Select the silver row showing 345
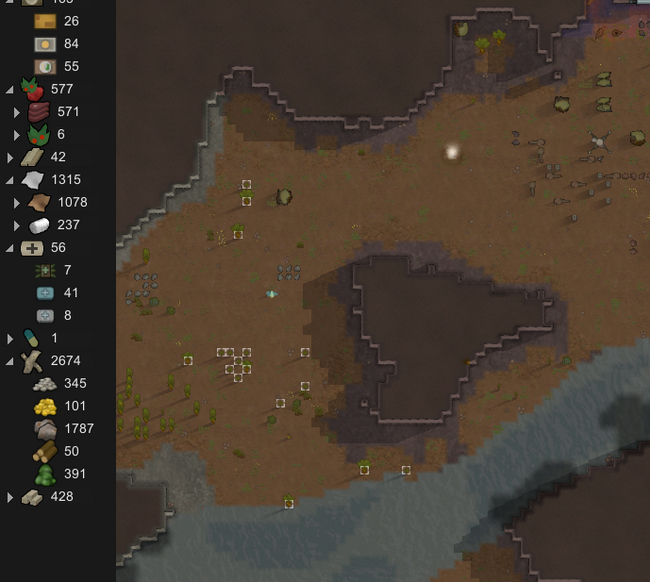This screenshot has height=582, width=650. tap(60, 384)
